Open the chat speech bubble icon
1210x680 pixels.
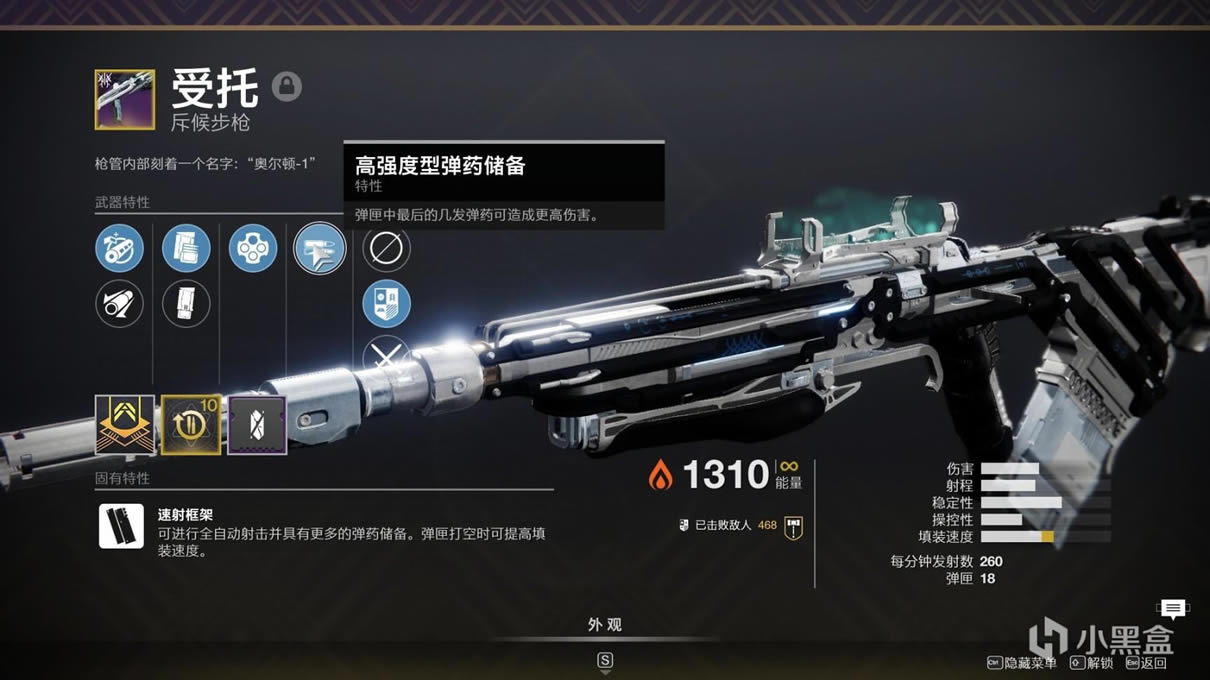[1173, 608]
